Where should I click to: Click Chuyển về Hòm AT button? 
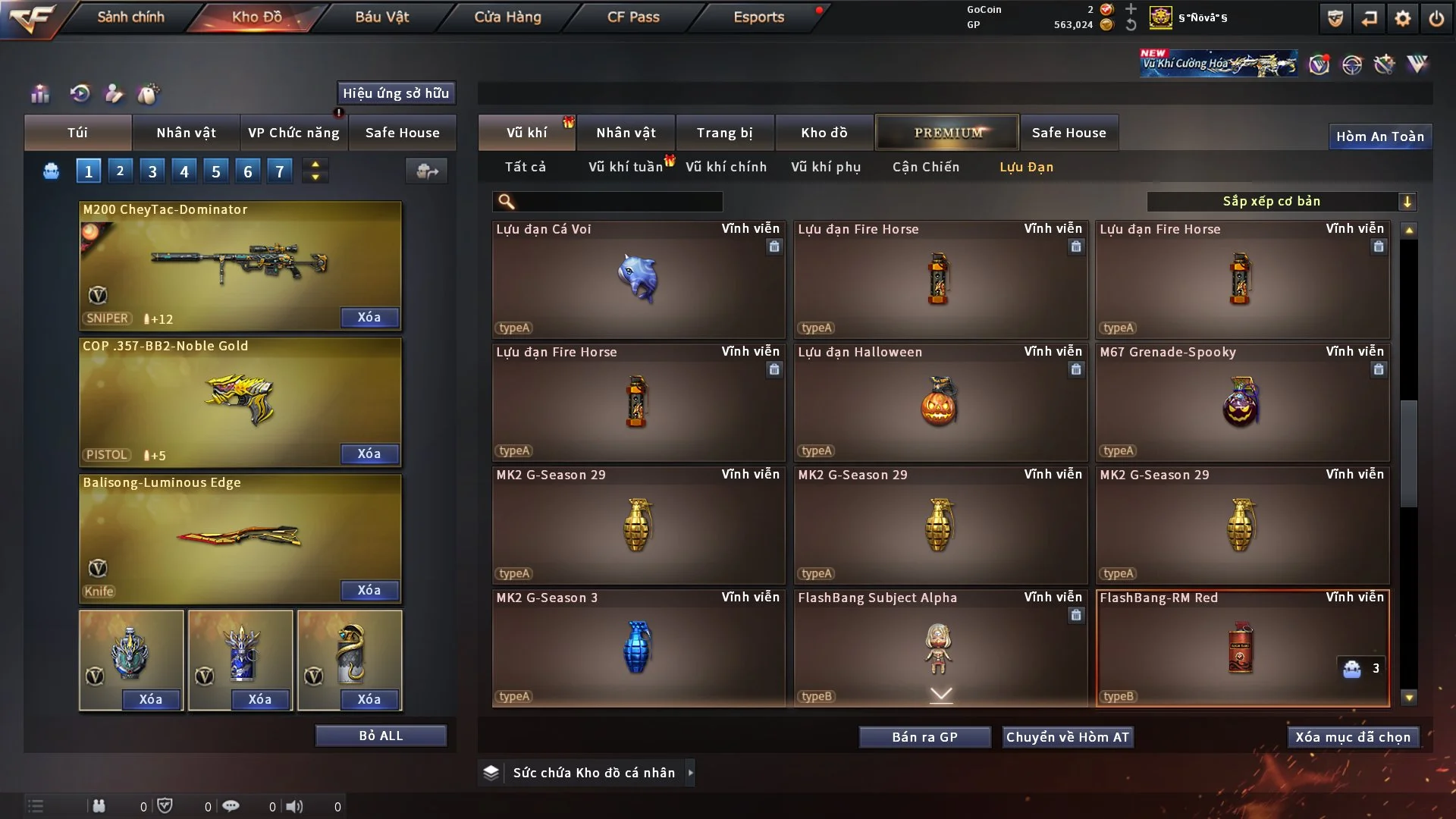click(x=1068, y=737)
